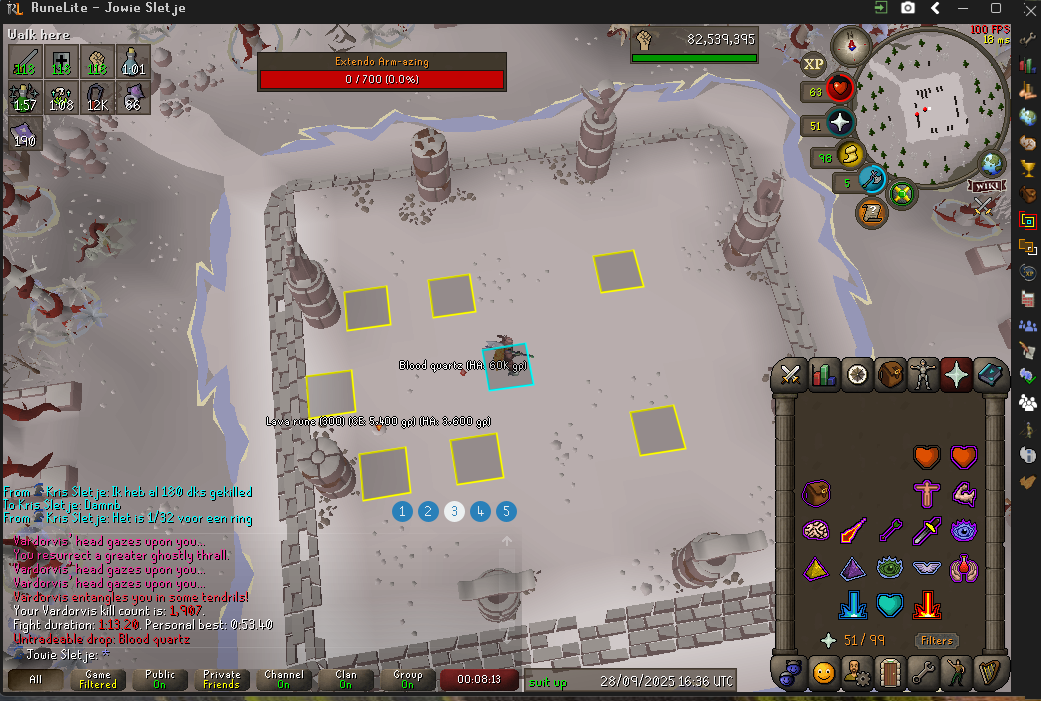Activate quick-prayers via the prayer orb
1041x701 pixels.
click(x=840, y=125)
